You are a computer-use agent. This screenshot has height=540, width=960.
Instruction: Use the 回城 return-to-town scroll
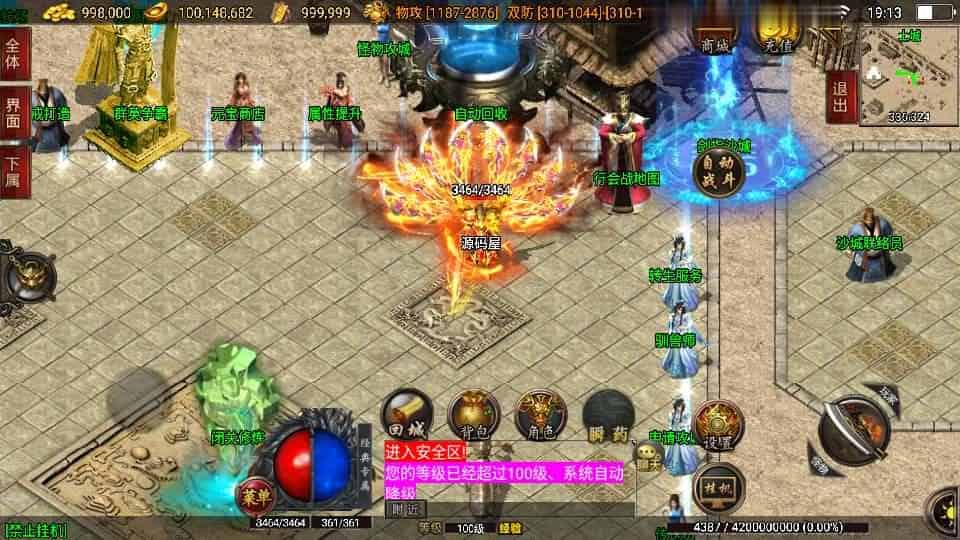(407, 413)
